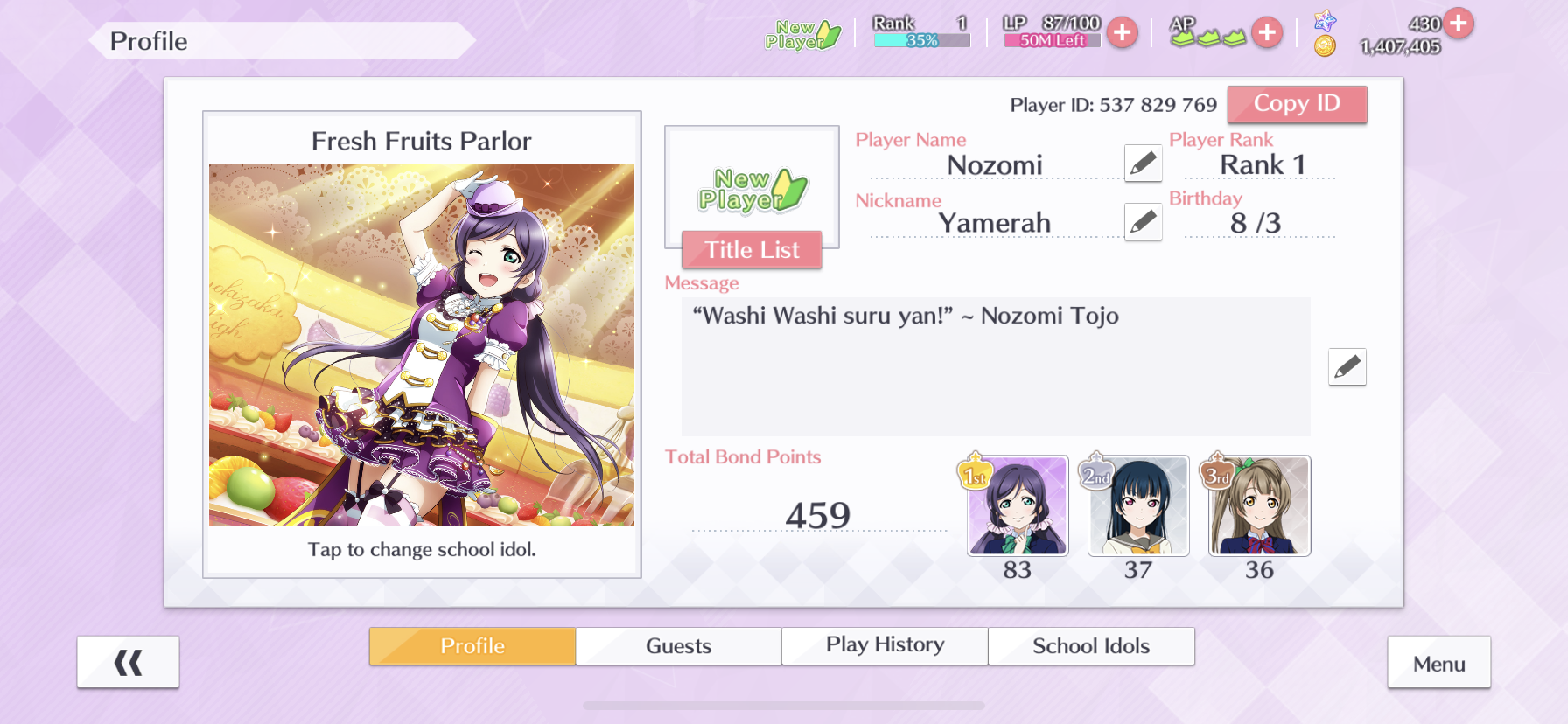Tap Fresh Fruits Parlor idol card image

(x=422, y=345)
